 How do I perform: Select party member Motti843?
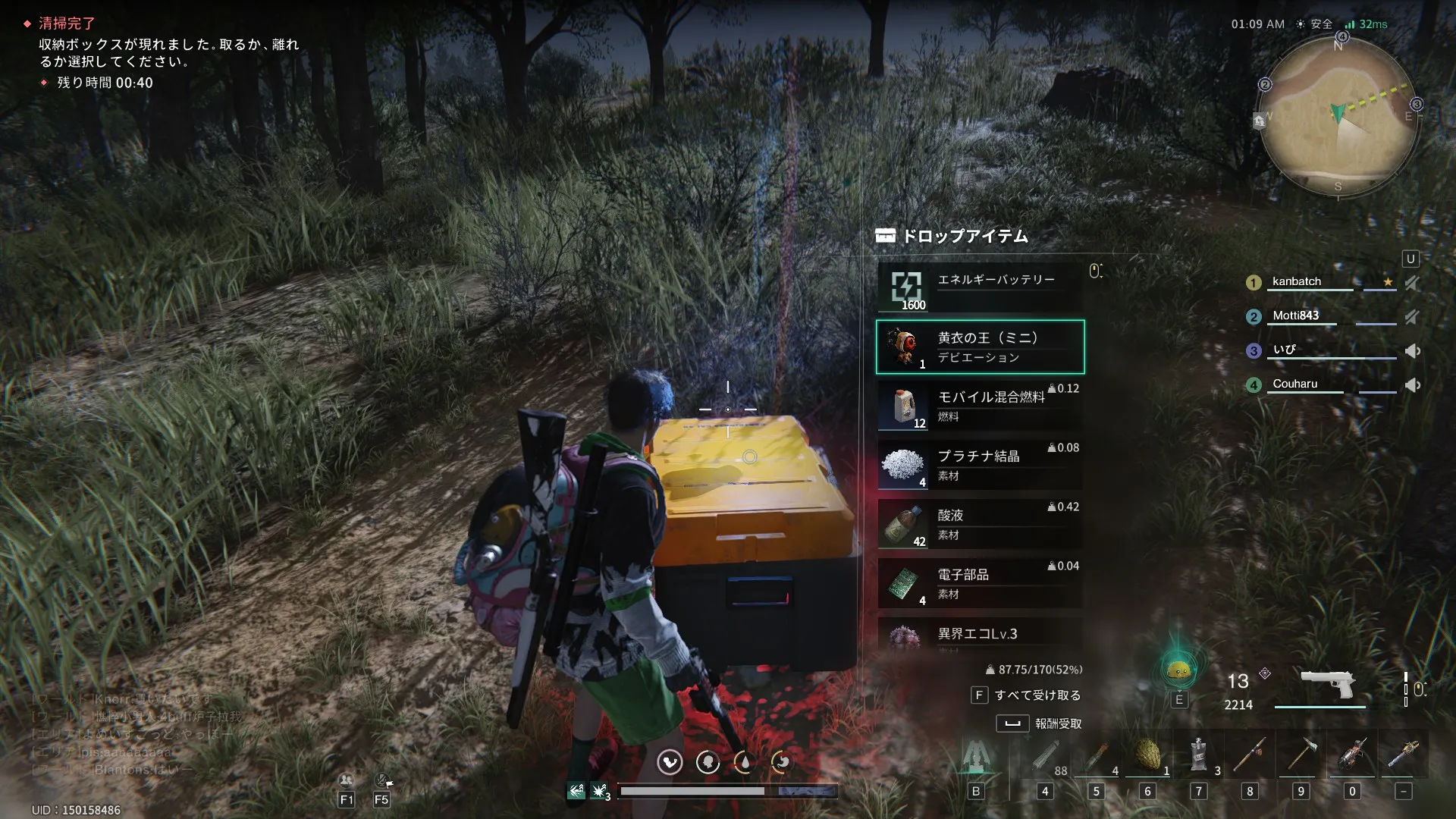[1295, 315]
